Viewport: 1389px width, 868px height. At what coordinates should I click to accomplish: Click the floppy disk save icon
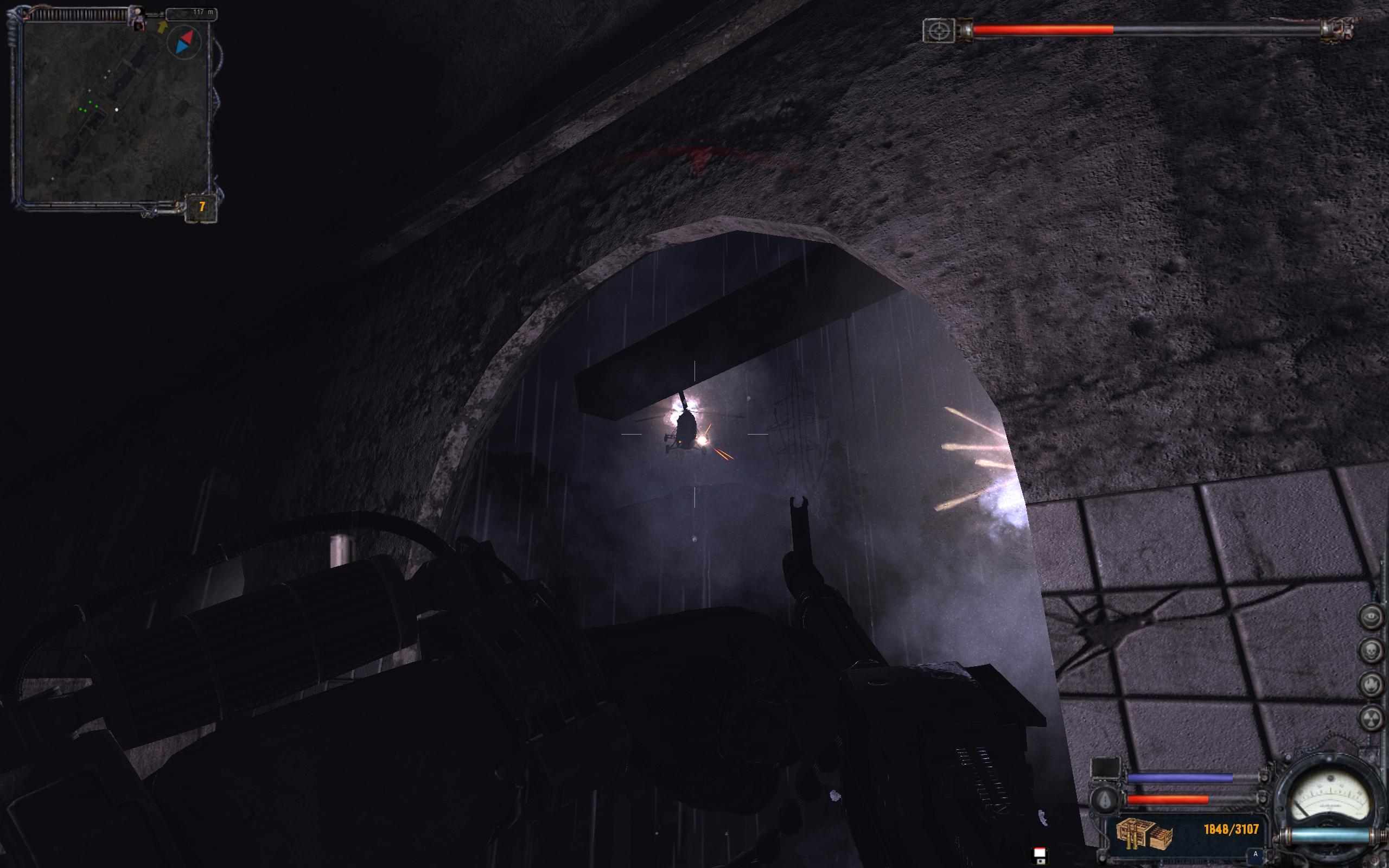click(x=1038, y=856)
